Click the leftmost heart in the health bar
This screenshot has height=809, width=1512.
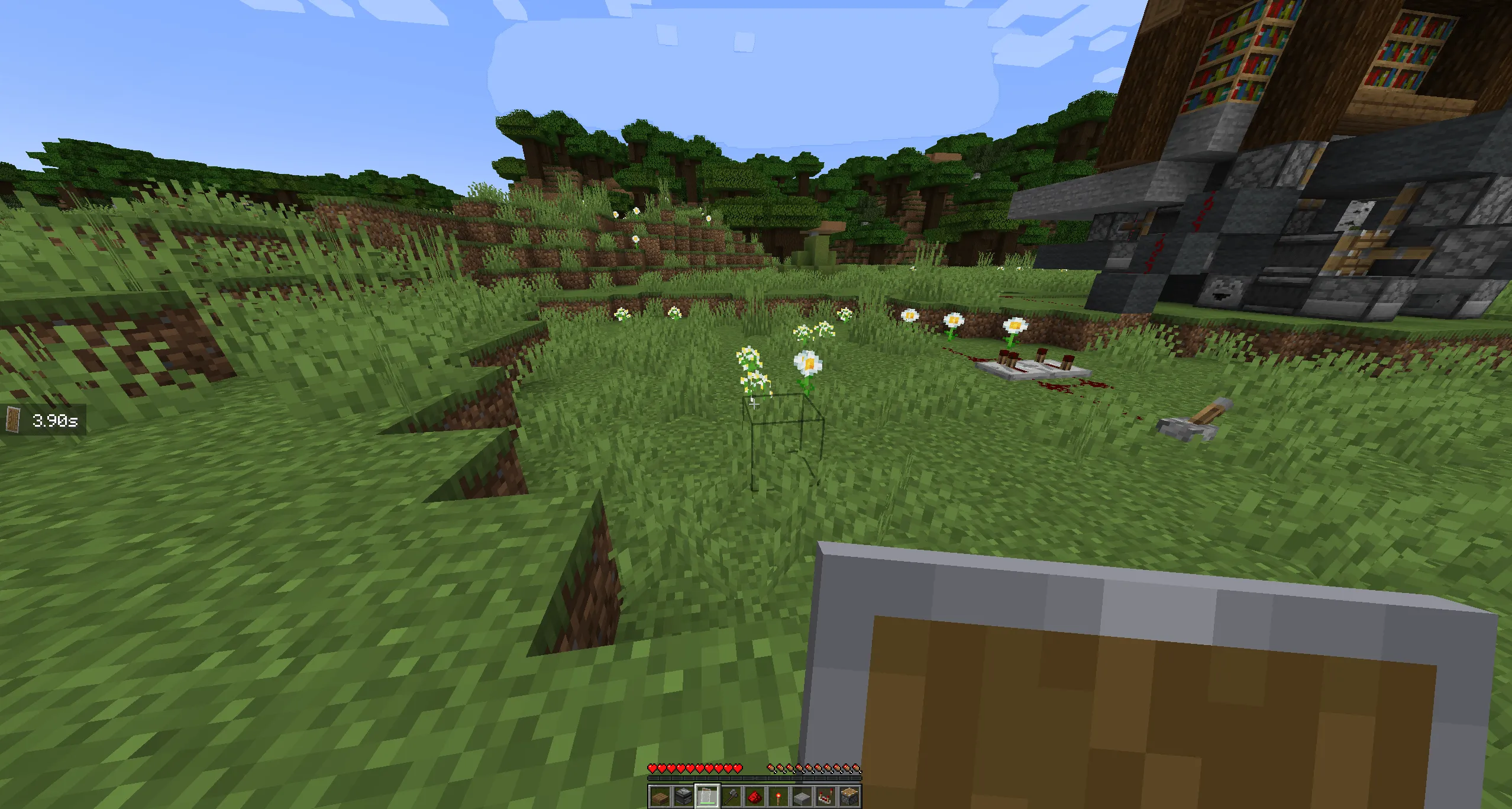click(x=652, y=768)
